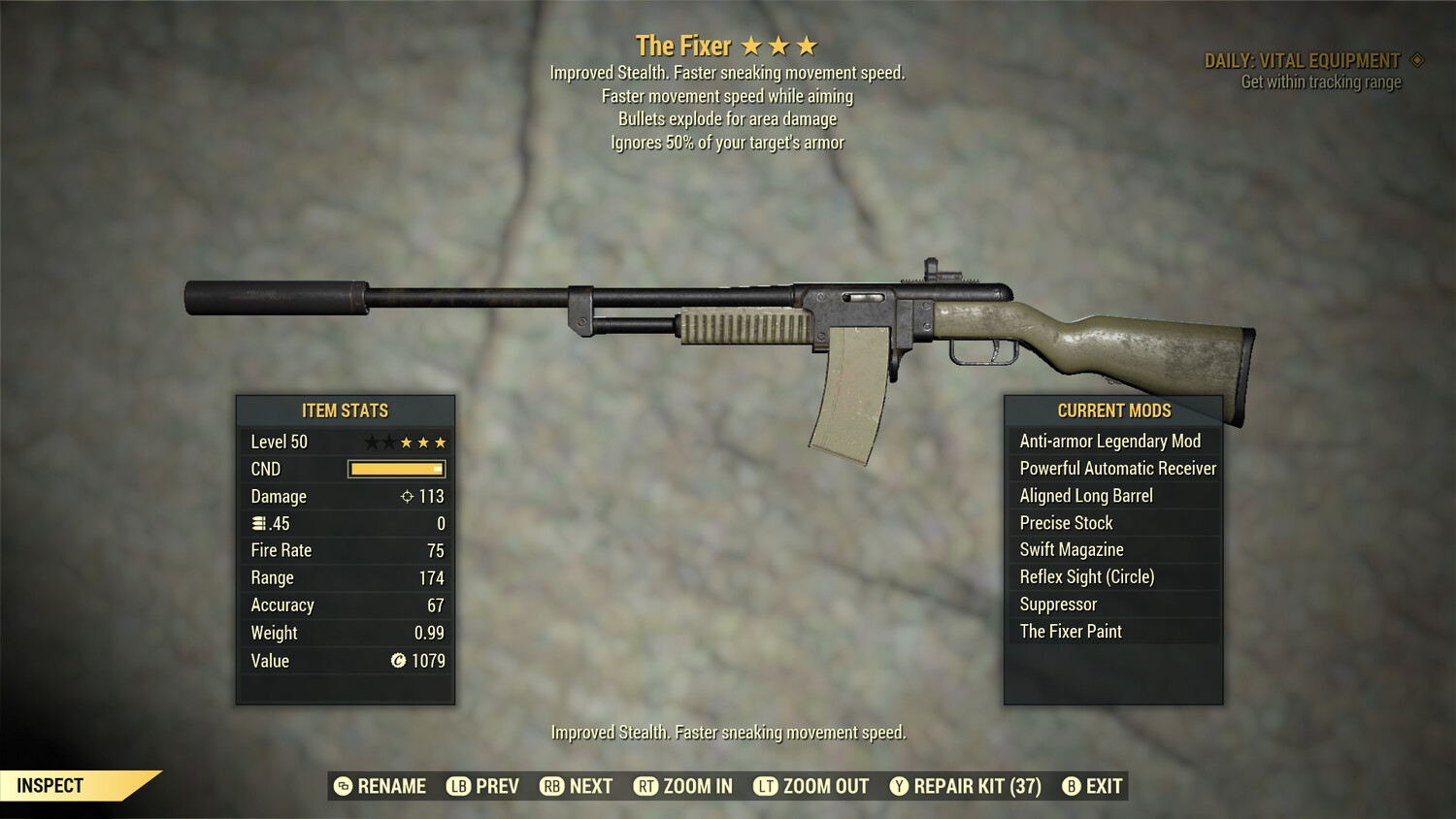
Task: Select the CURRENT MODS panel header
Action: click(x=1113, y=410)
